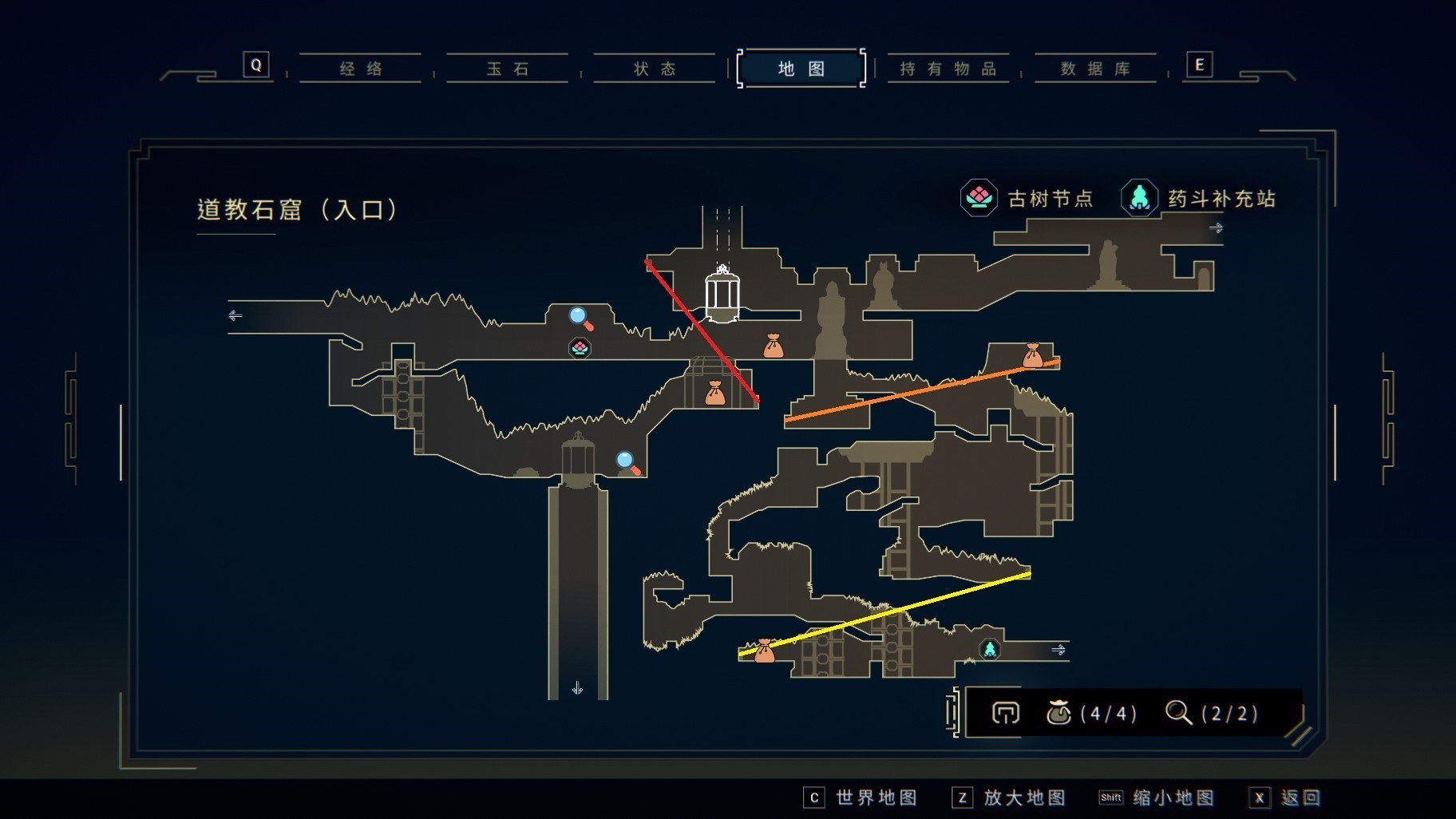Select the 药斗补充站 legend entry
Viewport: 1456px width, 819px height.
point(1199,198)
